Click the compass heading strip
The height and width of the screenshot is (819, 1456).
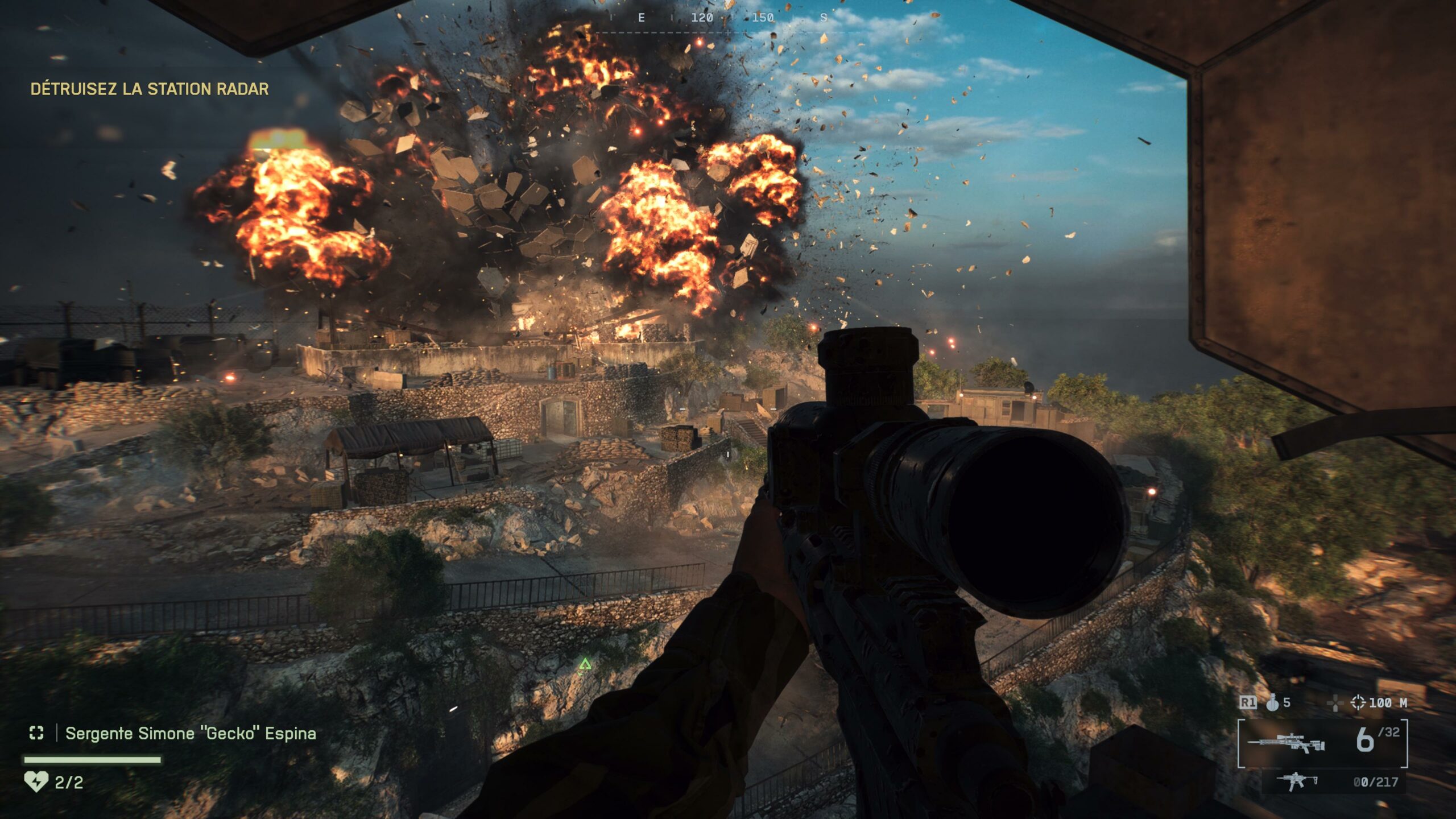(x=731, y=18)
